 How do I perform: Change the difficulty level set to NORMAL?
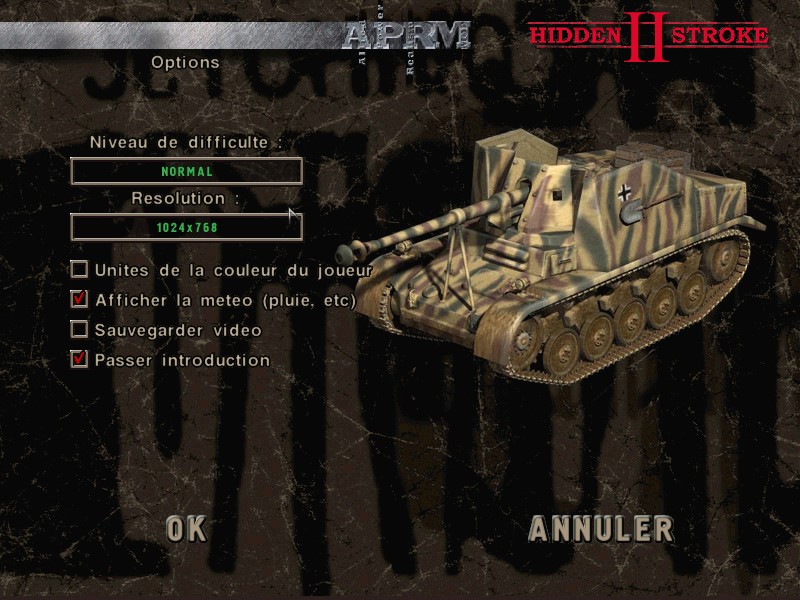pos(186,171)
